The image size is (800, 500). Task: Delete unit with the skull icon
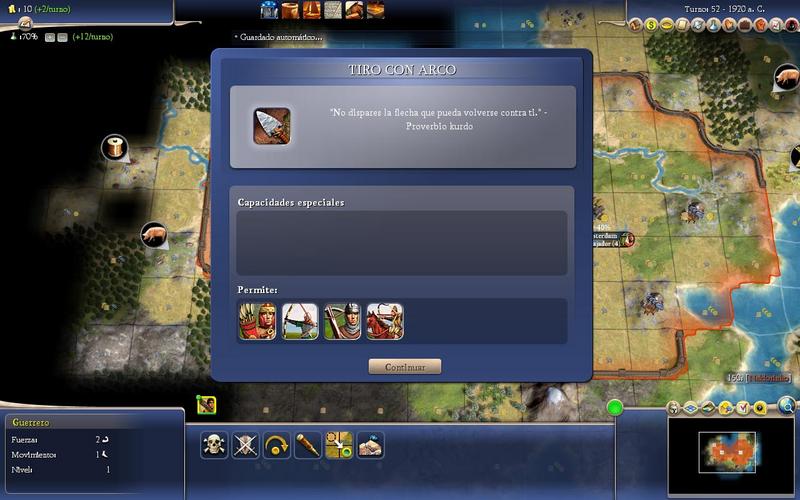pos(215,446)
